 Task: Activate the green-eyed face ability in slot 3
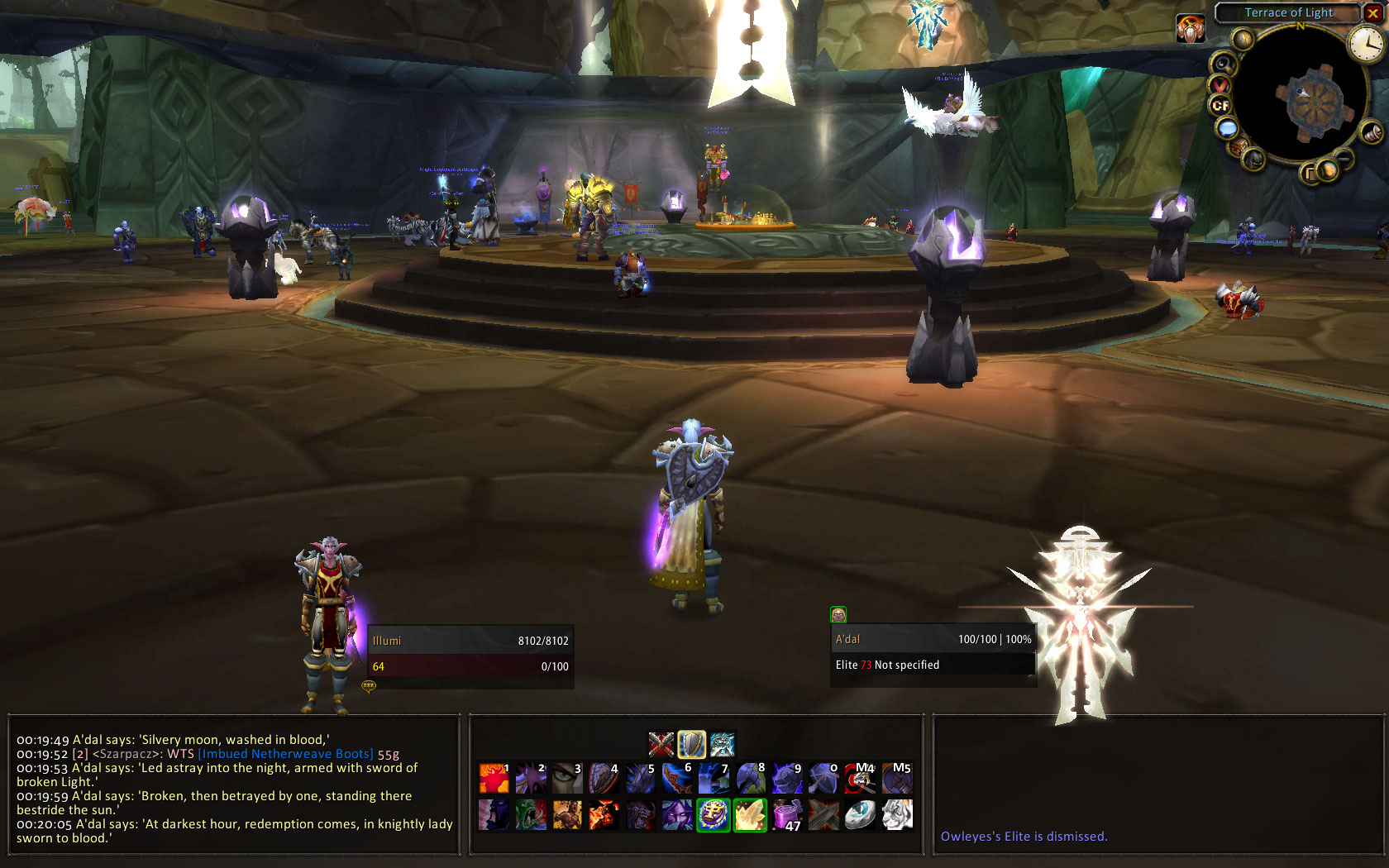(567, 778)
